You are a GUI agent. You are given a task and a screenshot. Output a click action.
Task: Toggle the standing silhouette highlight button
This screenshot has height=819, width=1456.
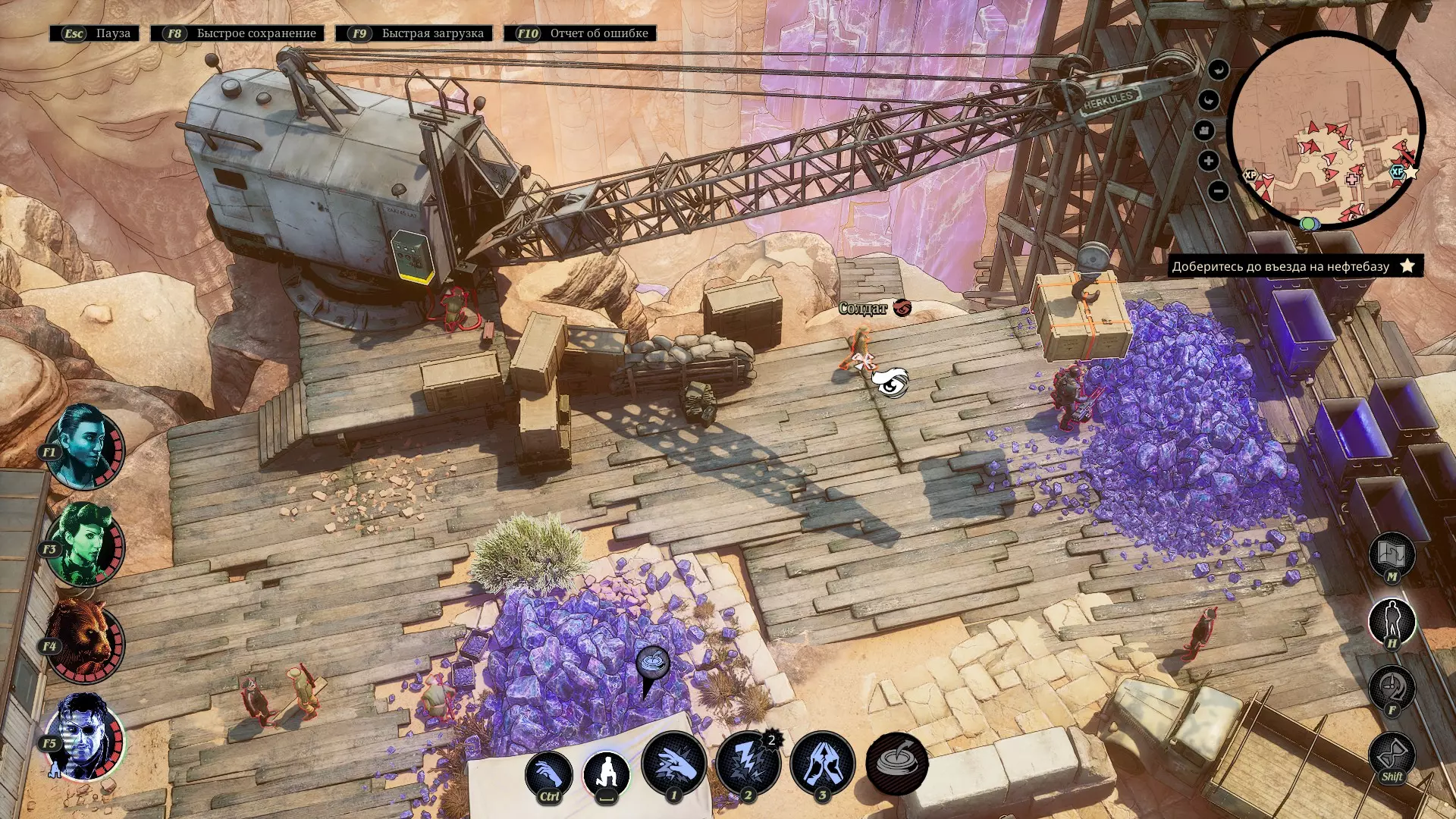pos(1392,621)
